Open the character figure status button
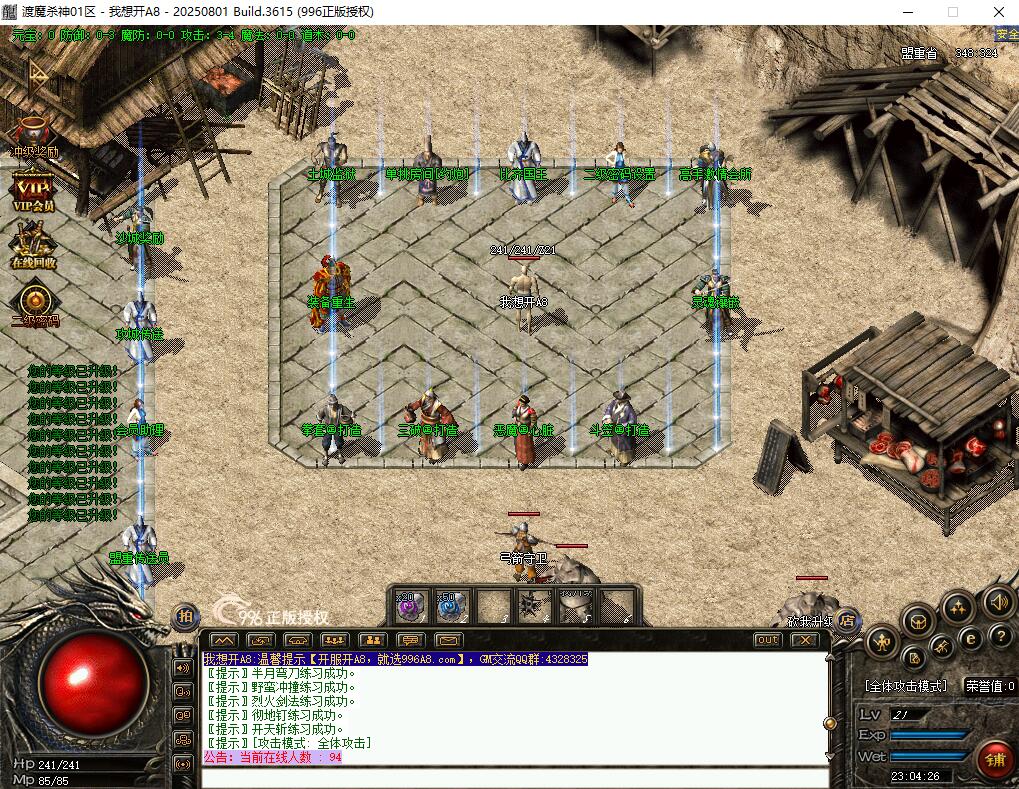1019x789 pixels. click(882, 641)
